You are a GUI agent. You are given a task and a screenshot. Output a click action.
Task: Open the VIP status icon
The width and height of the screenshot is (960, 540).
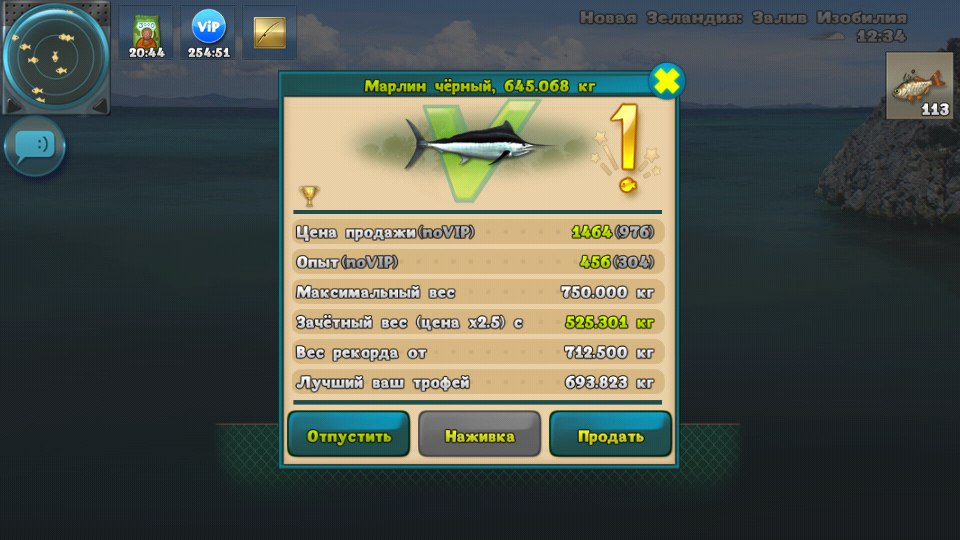tap(208, 33)
